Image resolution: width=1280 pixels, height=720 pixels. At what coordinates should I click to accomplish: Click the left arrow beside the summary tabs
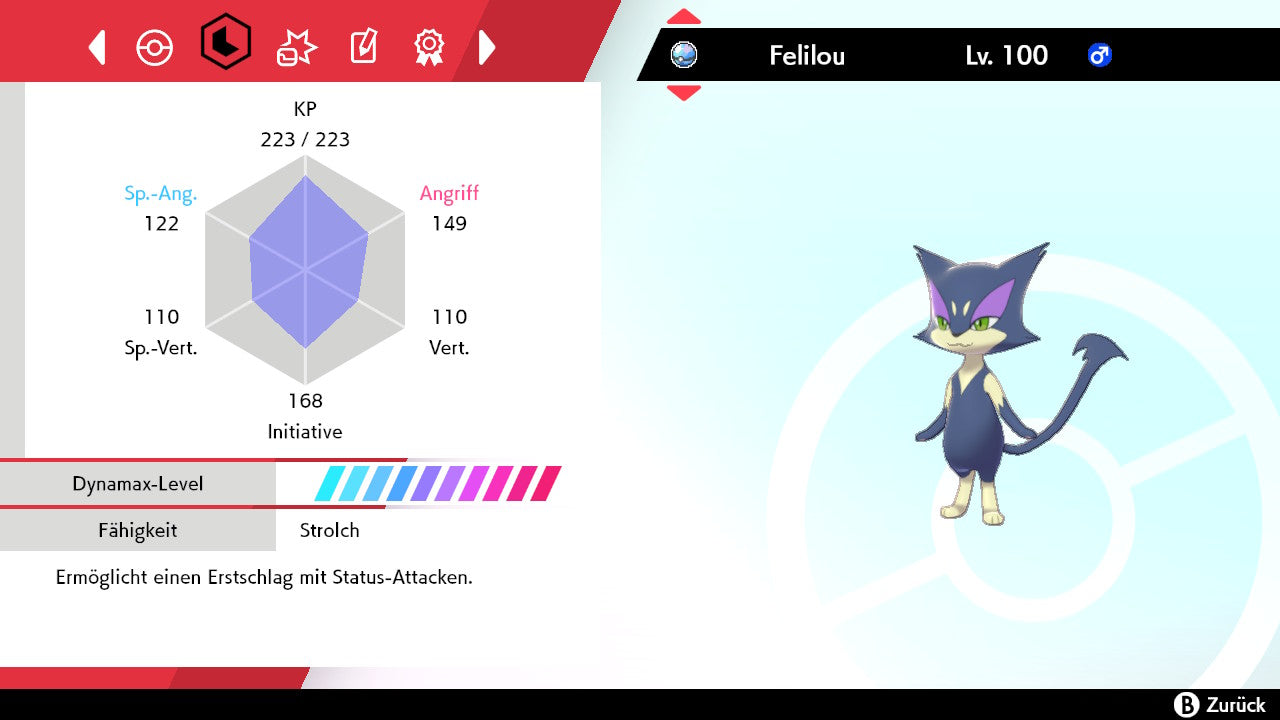(x=97, y=47)
